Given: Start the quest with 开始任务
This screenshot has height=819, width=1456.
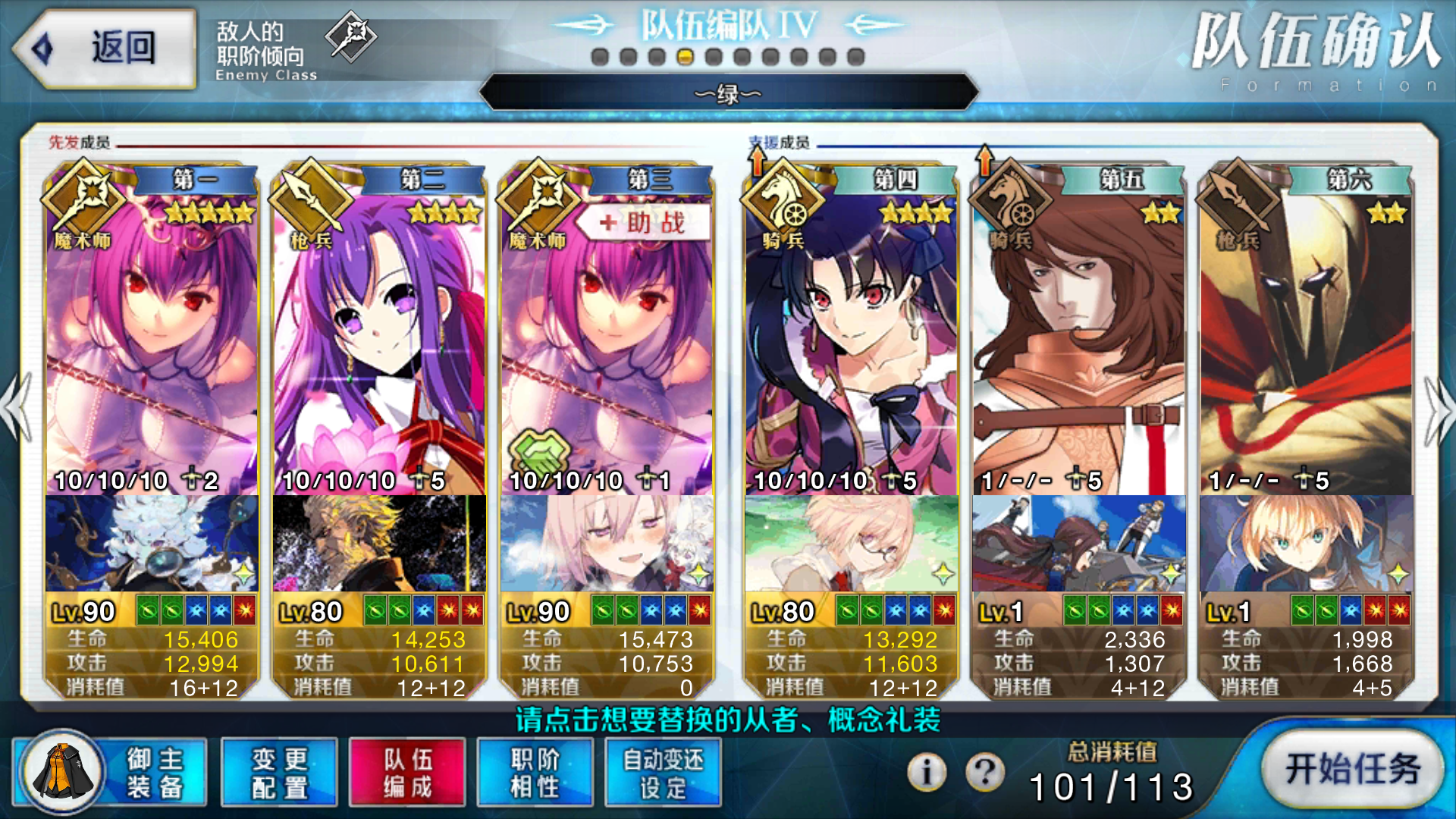Looking at the screenshot, I should (1353, 769).
